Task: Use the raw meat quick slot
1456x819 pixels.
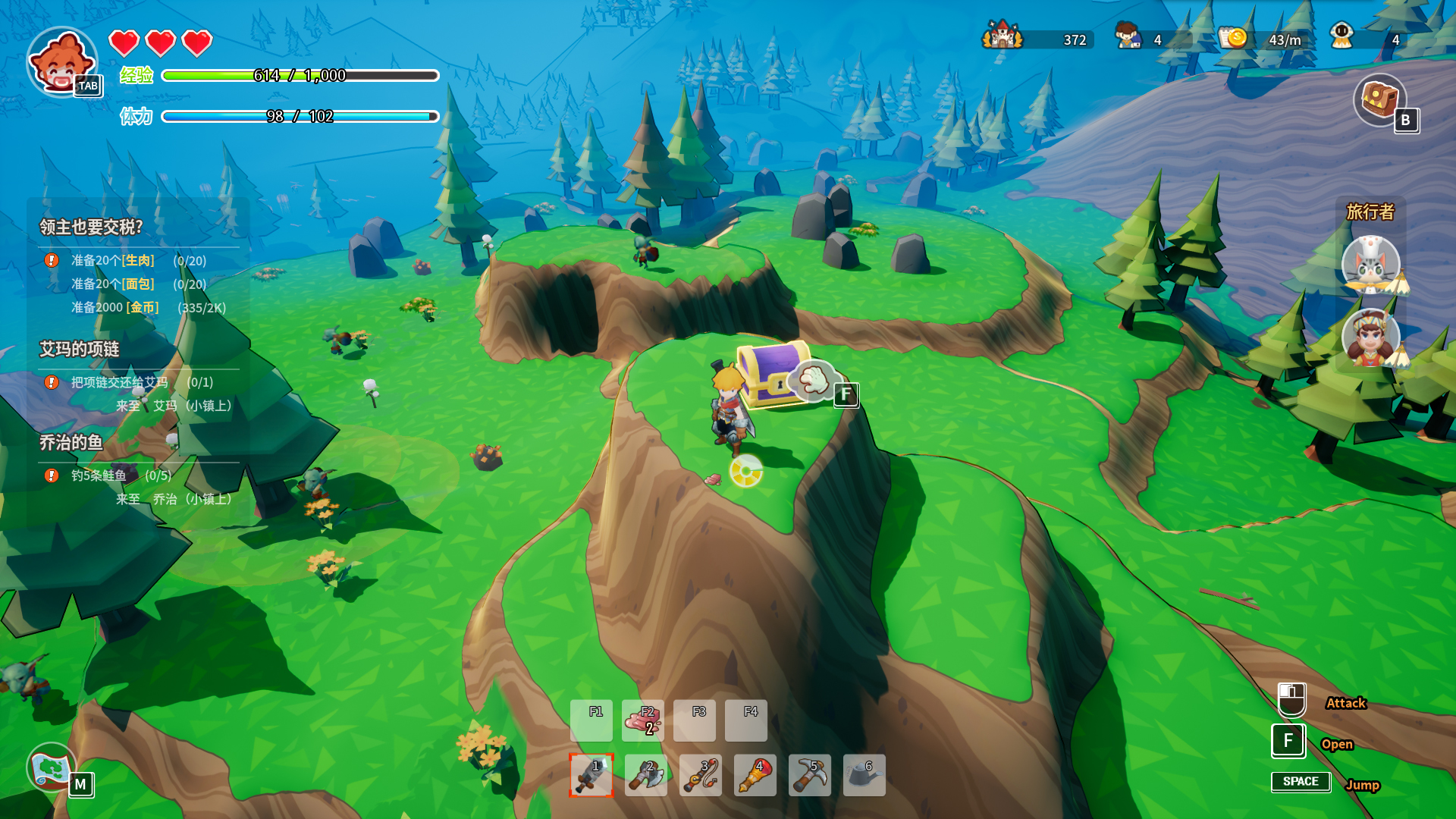Action: tap(643, 720)
